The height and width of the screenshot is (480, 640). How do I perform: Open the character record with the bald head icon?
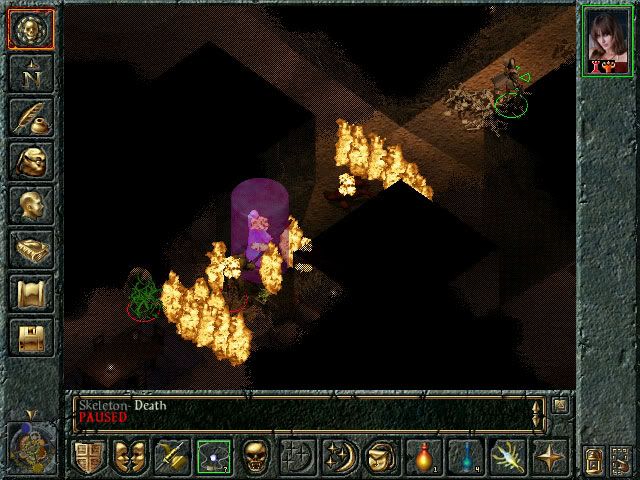(x=30, y=205)
